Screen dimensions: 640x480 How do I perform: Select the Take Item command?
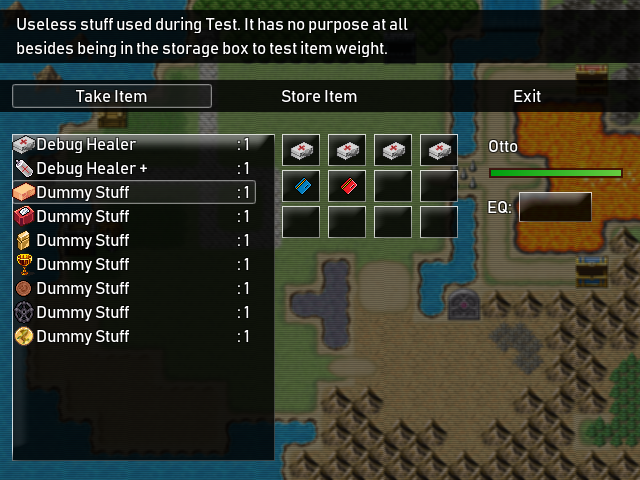pos(111,96)
